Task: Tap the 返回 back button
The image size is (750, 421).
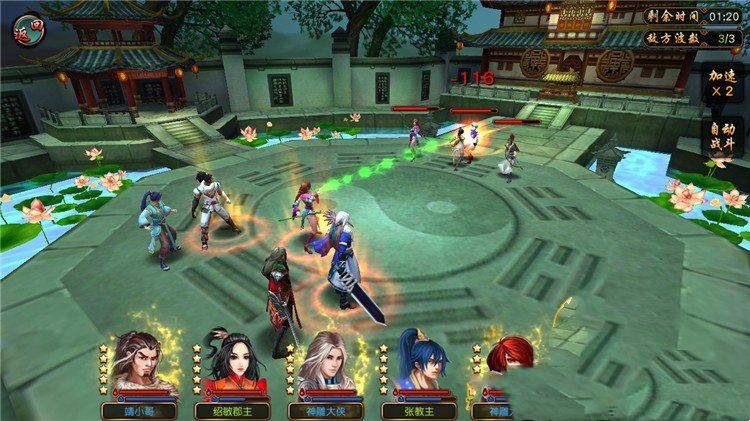Action: pos(30,26)
